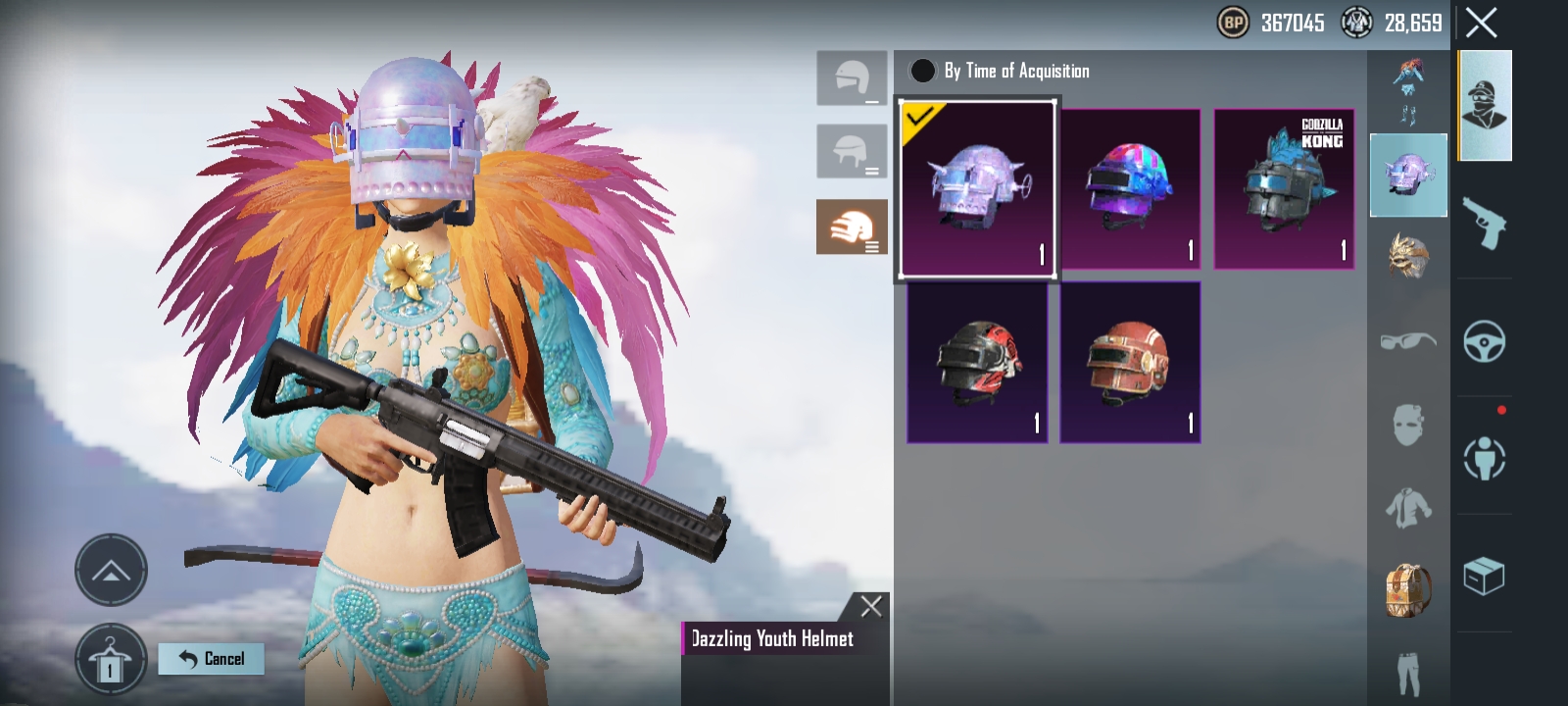
Task: Select the Dazzling Youth Helmet tile
Action: tap(977, 189)
